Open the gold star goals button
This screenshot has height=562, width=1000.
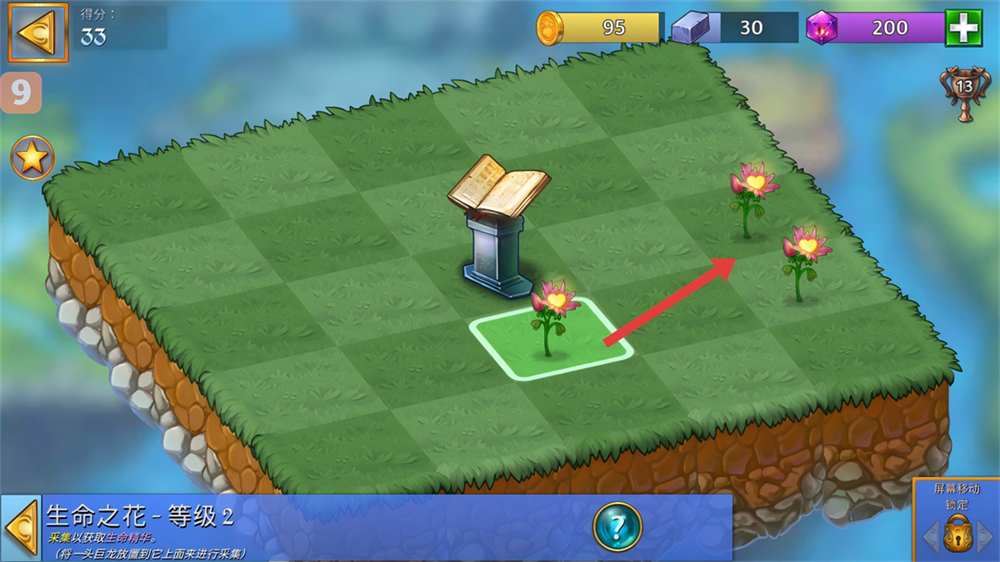point(33,159)
